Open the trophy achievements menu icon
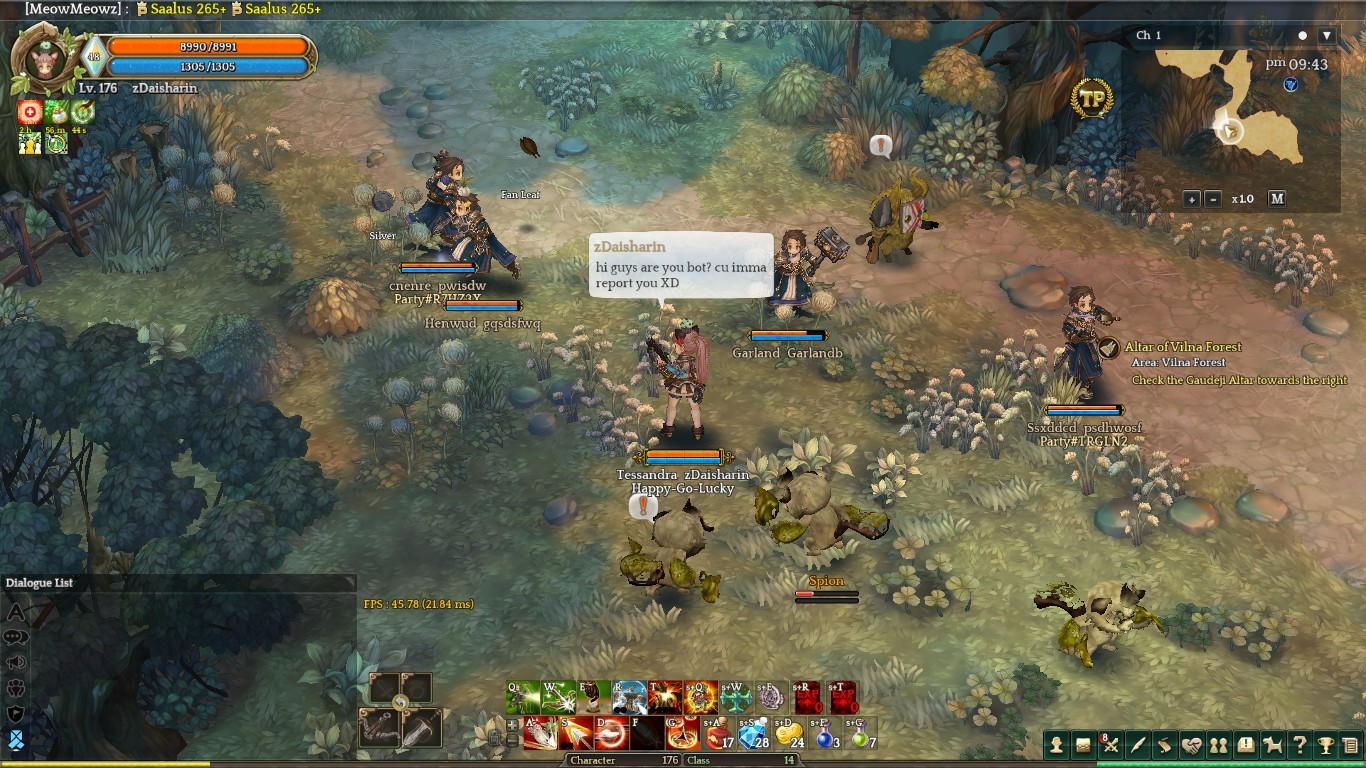This screenshot has width=1366, height=768. point(1325,745)
